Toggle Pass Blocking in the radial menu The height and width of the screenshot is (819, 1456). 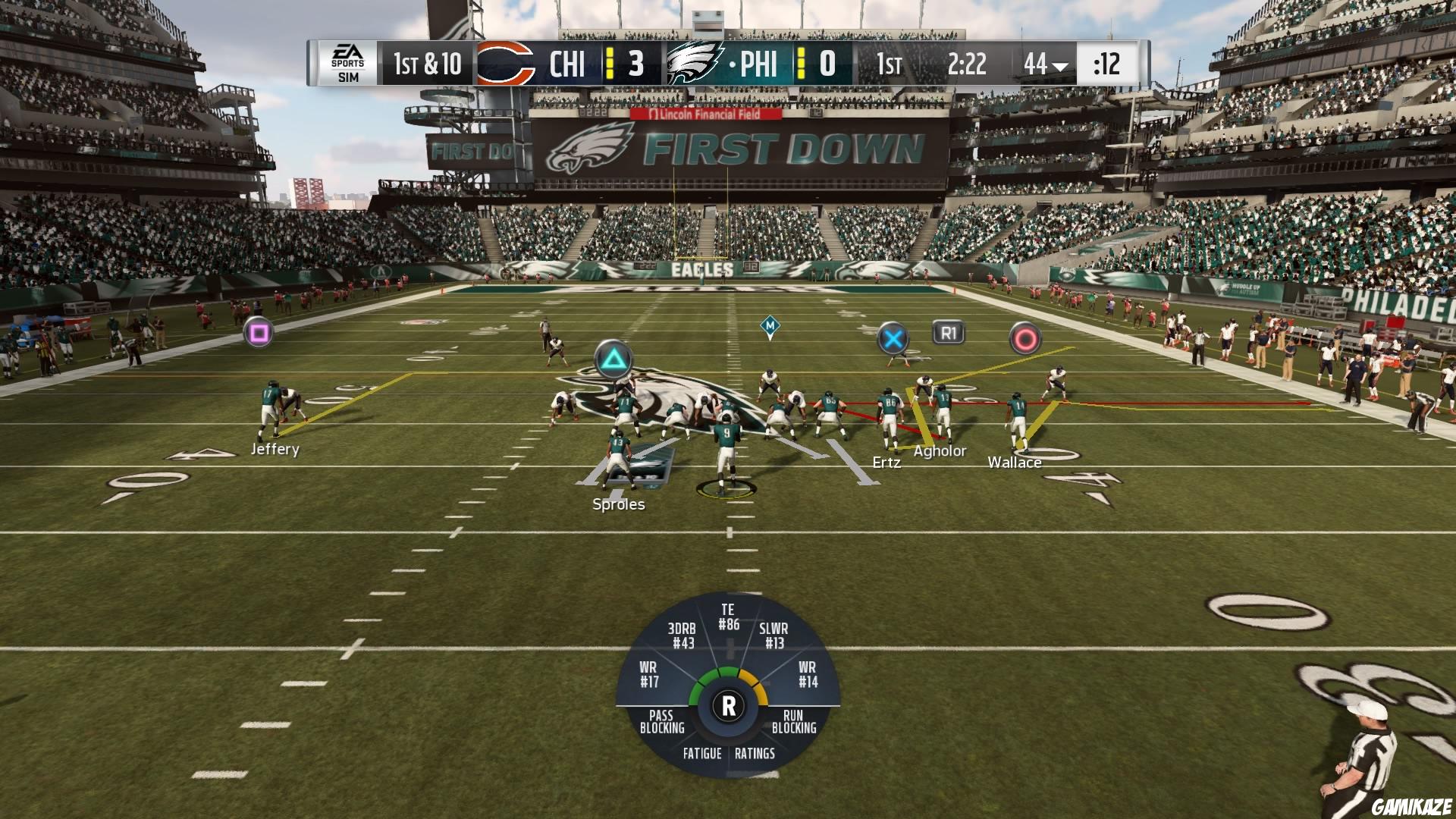(x=661, y=722)
